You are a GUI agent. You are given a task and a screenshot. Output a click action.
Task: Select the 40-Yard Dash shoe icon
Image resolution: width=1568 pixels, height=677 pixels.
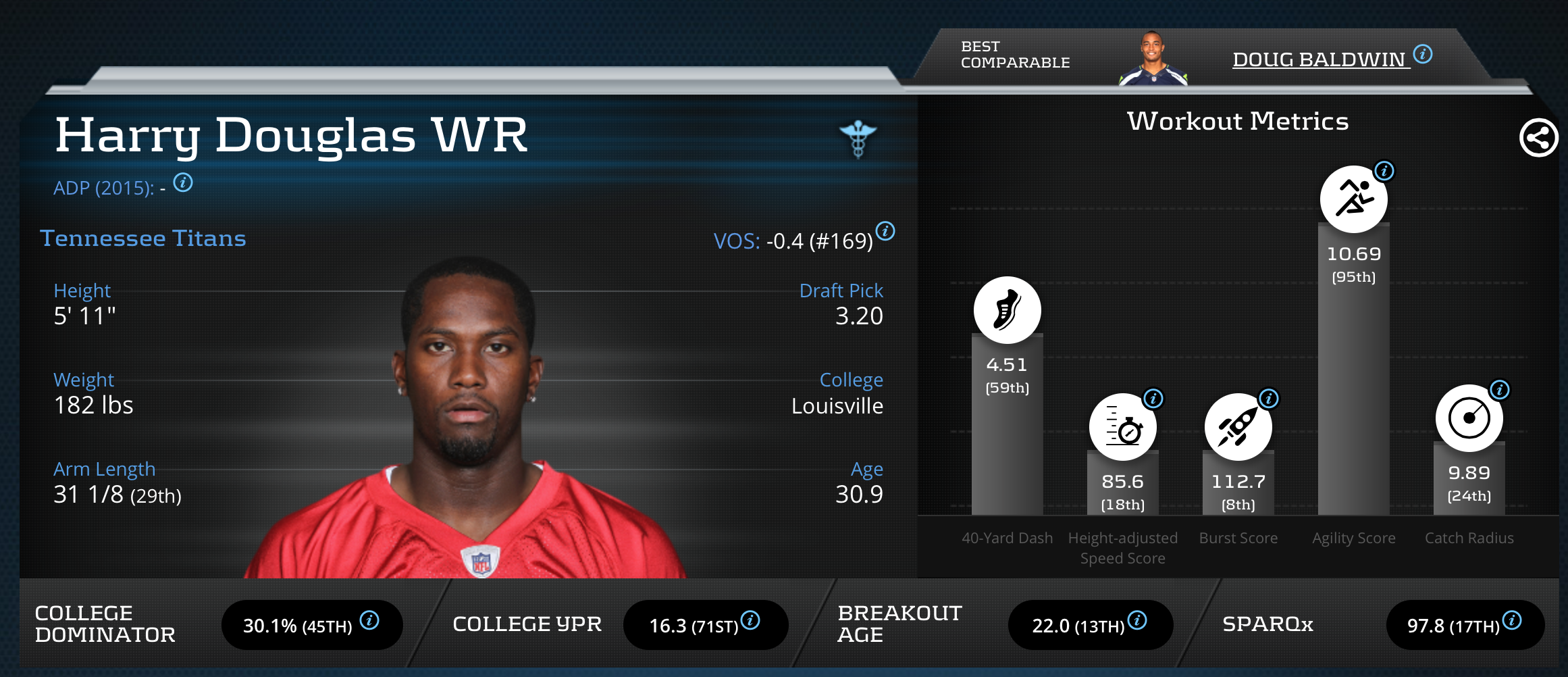1007,310
